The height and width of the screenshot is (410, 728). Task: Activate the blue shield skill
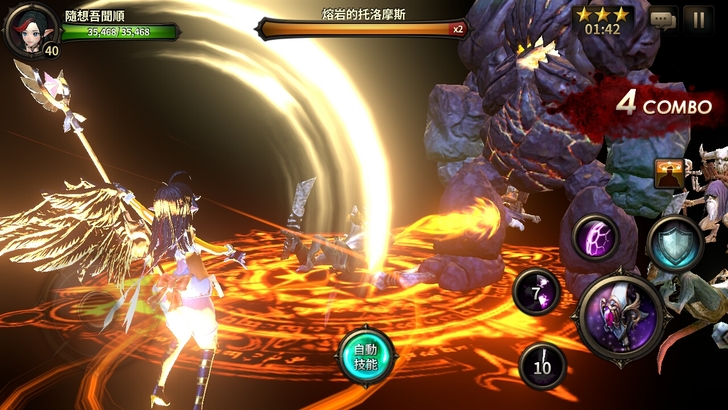[675, 243]
